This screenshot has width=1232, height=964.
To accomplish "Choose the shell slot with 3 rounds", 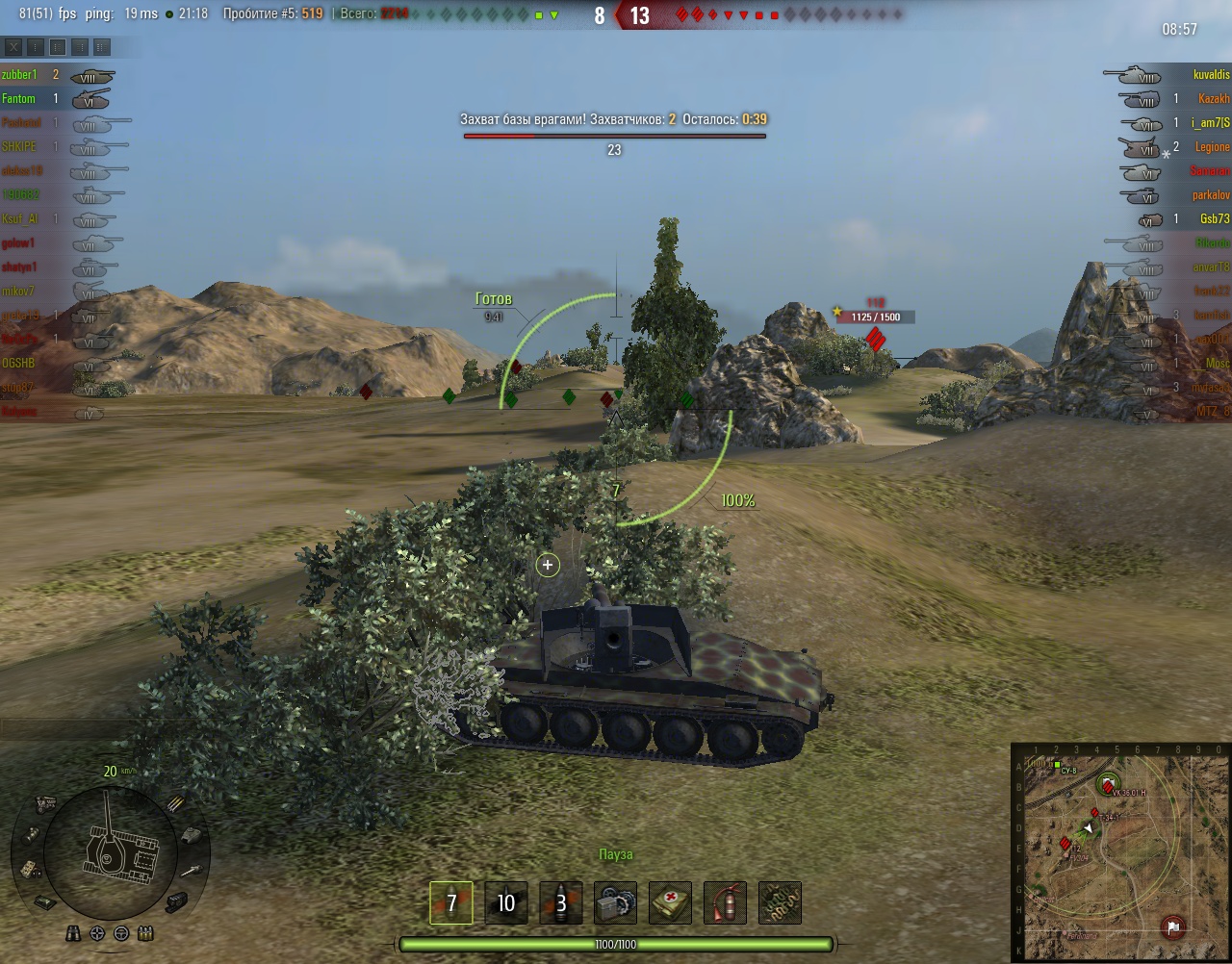I will click(560, 902).
